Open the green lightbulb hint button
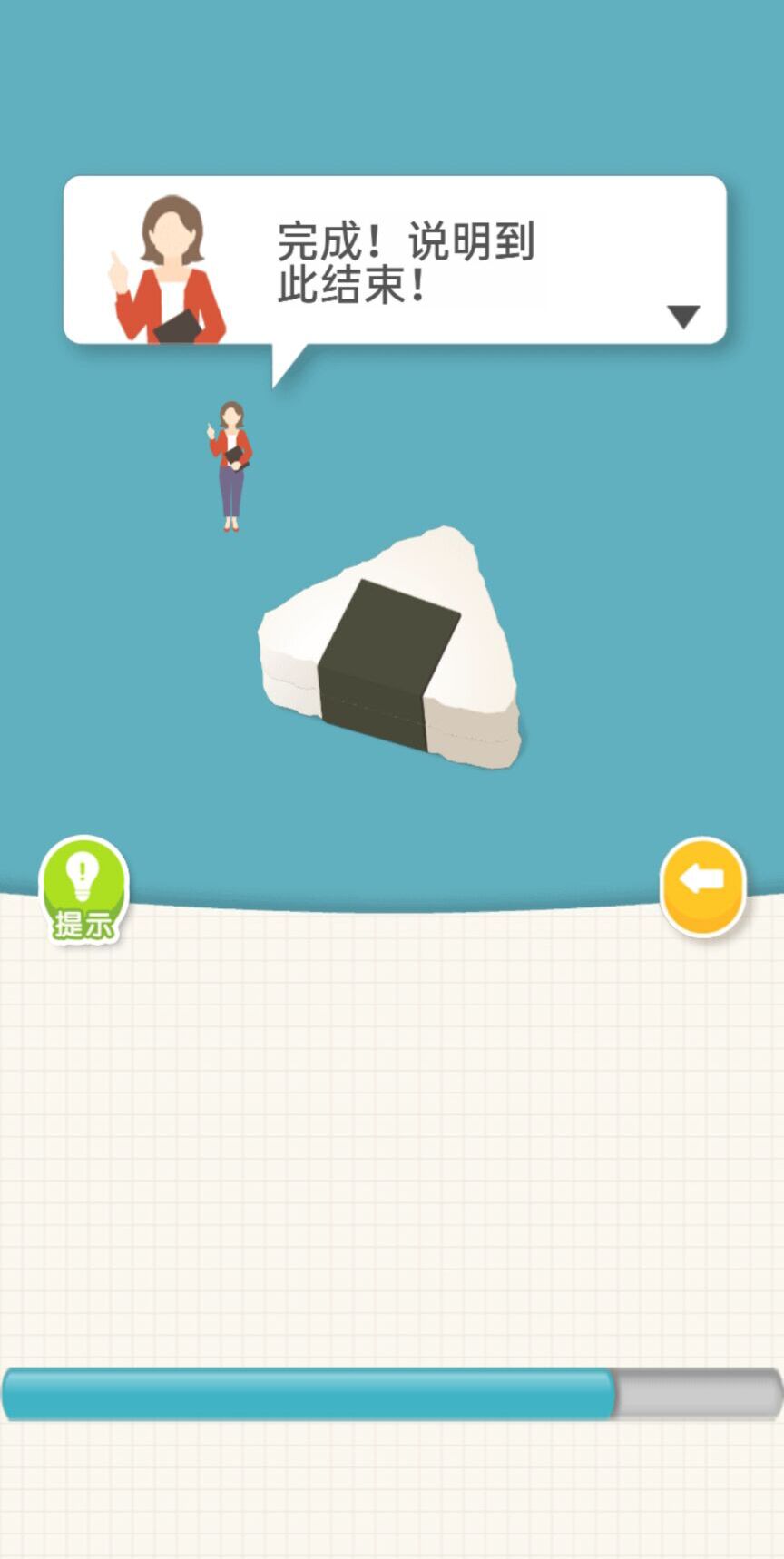The height and width of the screenshot is (1559, 784). [83, 887]
